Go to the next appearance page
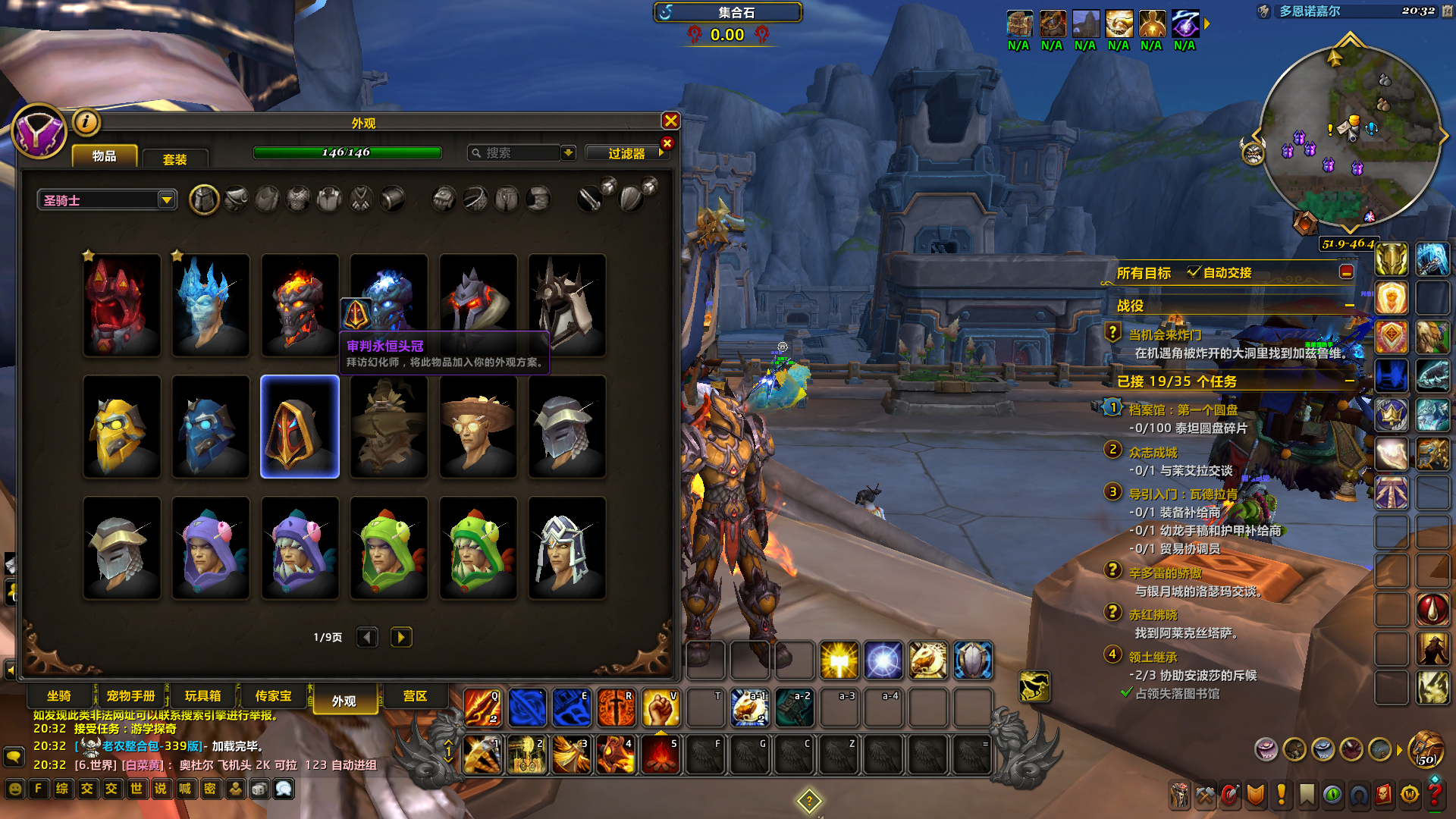1456x819 pixels. (401, 637)
